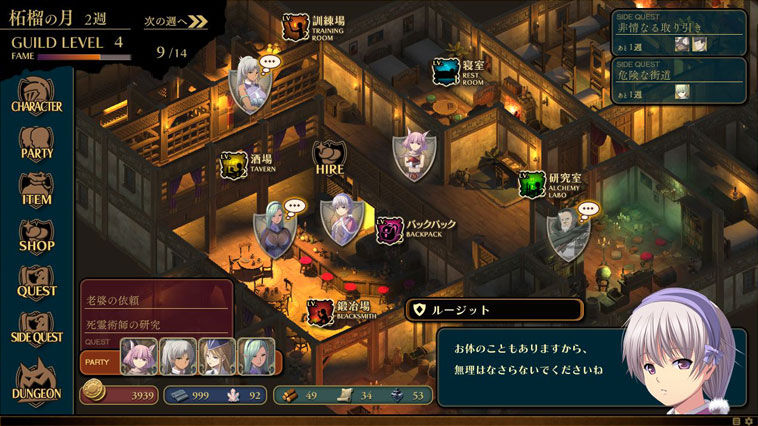Select the Training Room (訓練場) facility marker
758x426 pixels.
point(294,27)
